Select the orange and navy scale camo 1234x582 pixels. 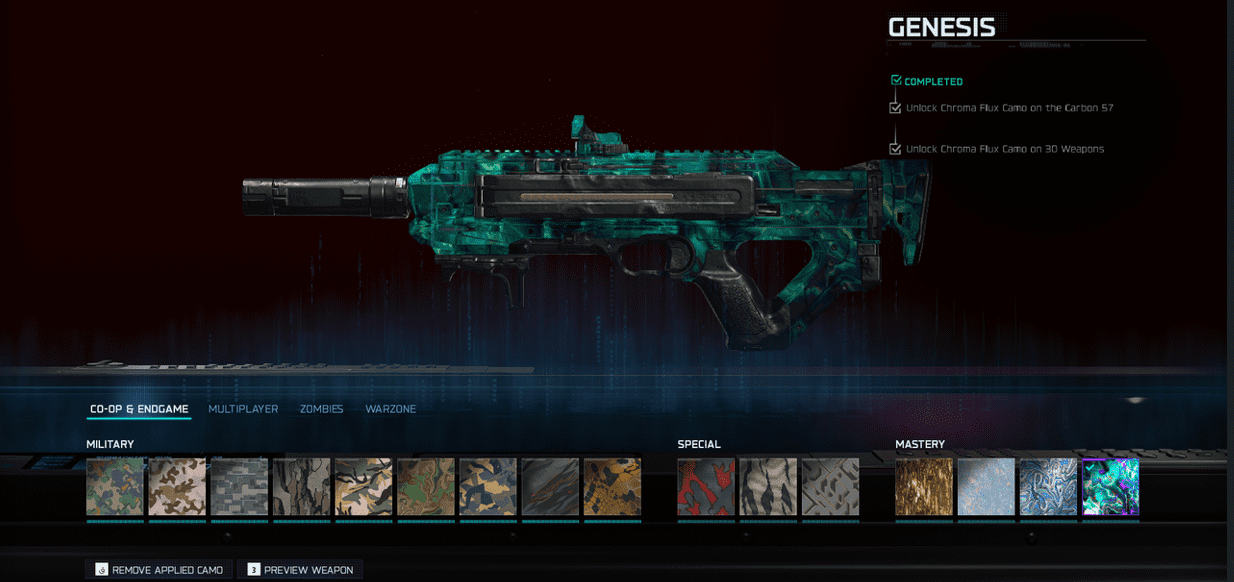click(x=612, y=487)
